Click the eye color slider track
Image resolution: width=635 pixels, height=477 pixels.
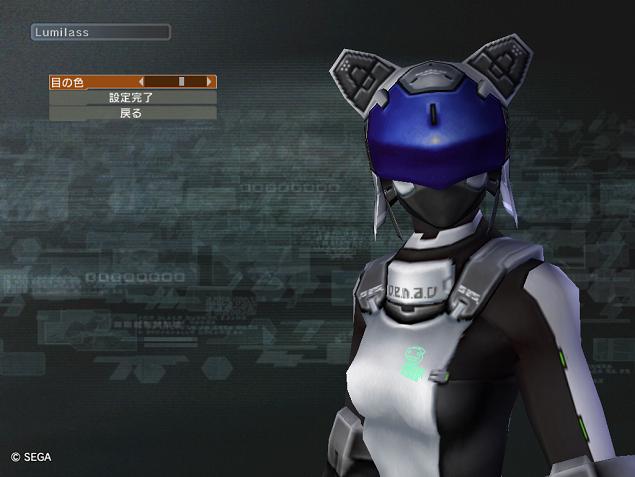175,82
